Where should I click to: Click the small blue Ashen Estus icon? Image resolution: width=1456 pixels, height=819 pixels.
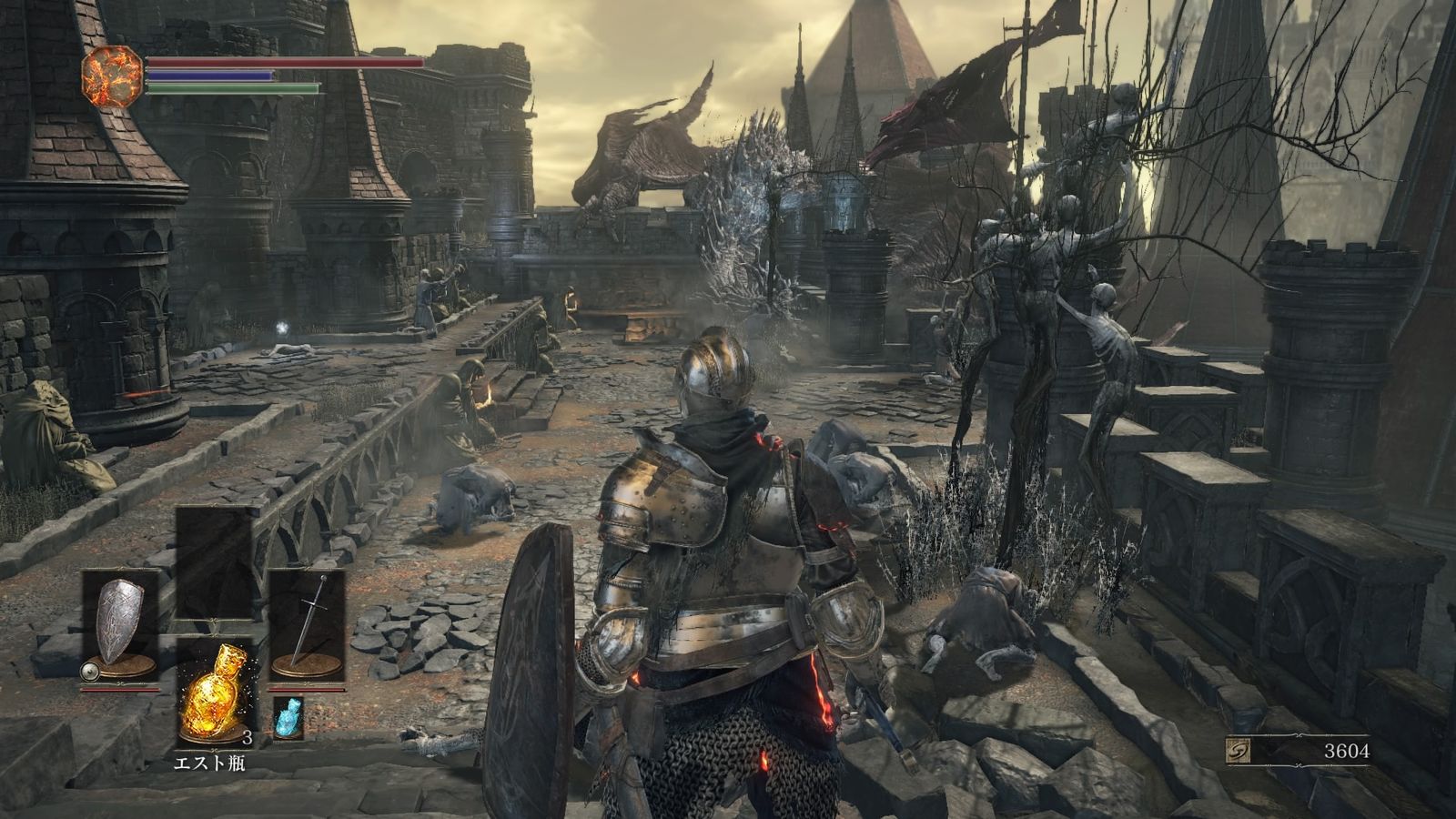coord(288,718)
